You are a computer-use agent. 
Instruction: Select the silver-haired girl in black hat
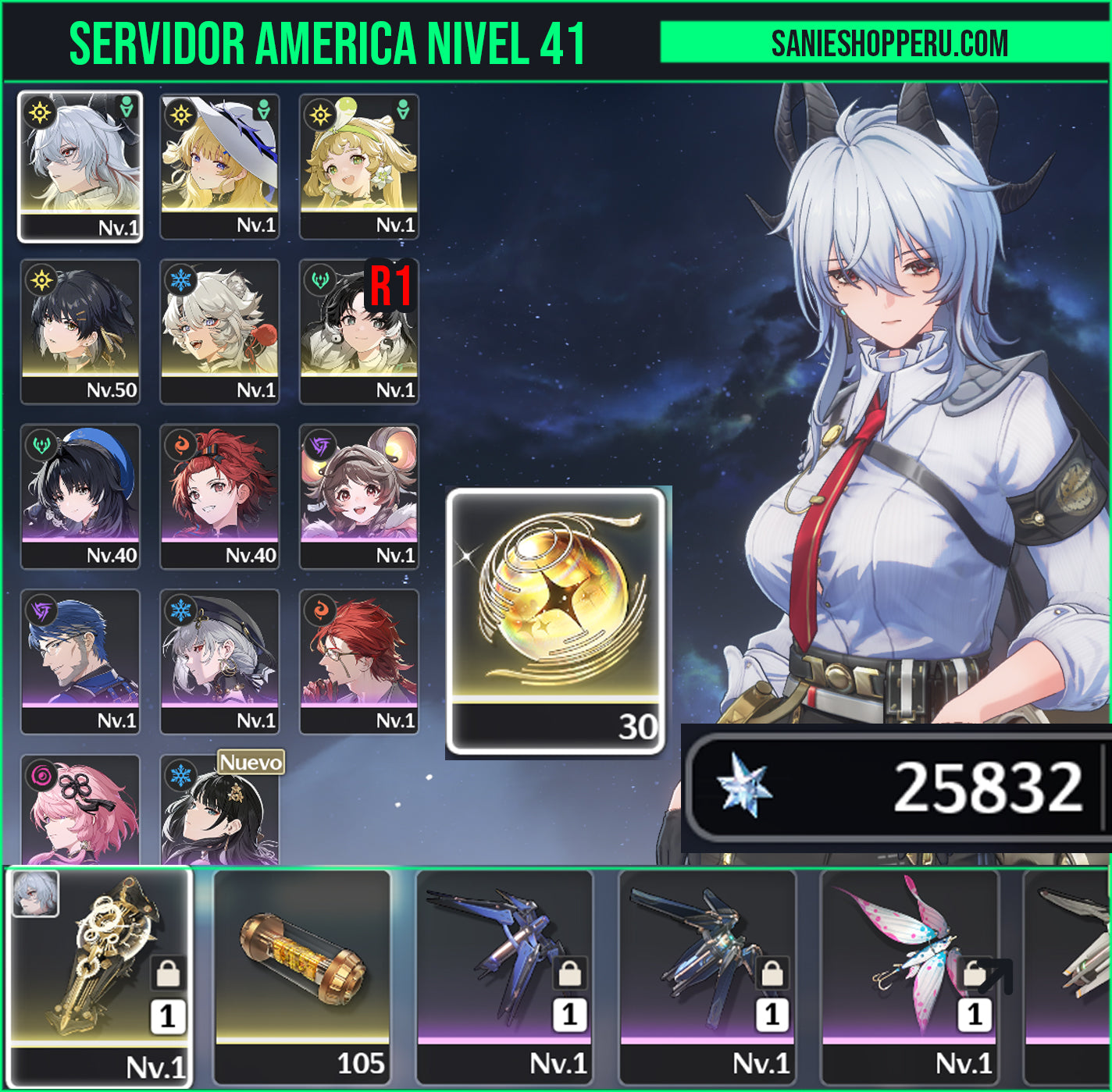pyautogui.click(x=219, y=661)
